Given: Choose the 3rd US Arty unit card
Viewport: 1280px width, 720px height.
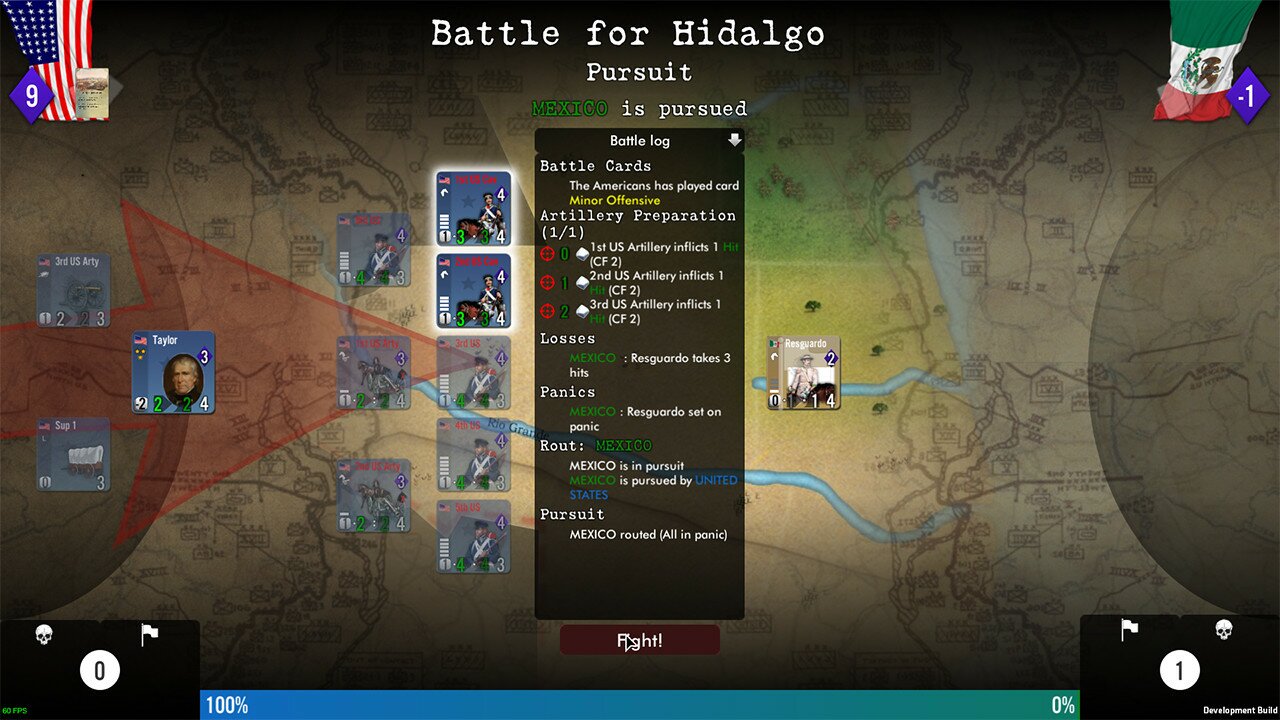Looking at the screenshot, I should coord(74,291).
